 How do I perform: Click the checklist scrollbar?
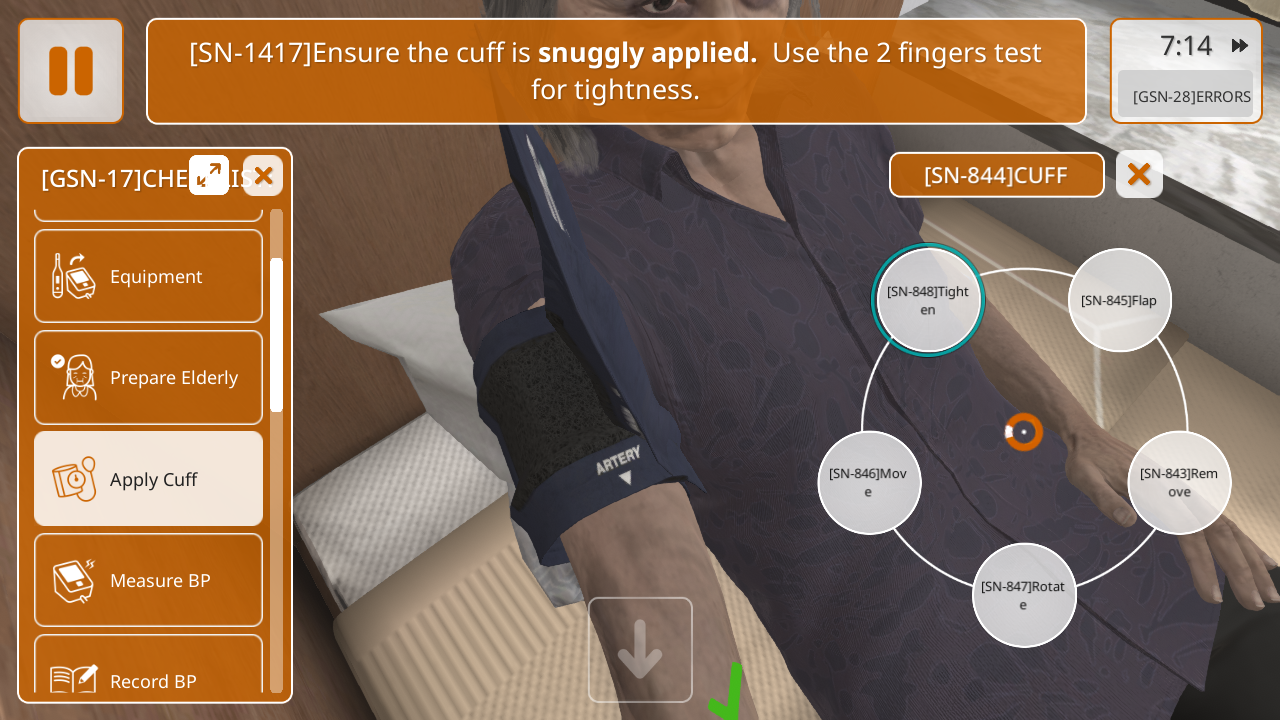click(x=276, y=335)
